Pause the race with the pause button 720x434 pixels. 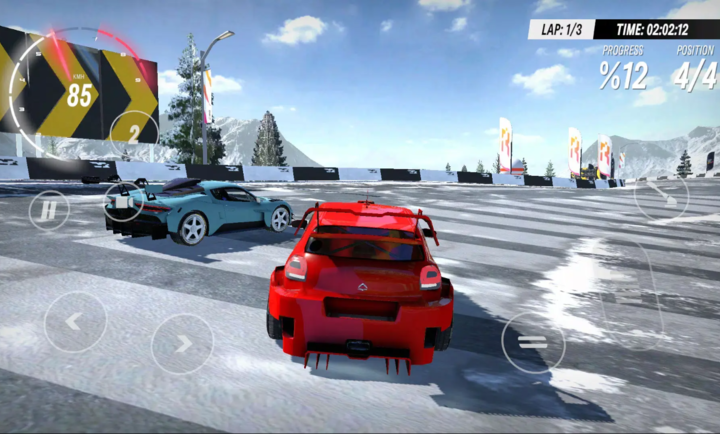(x=48, y=210)
